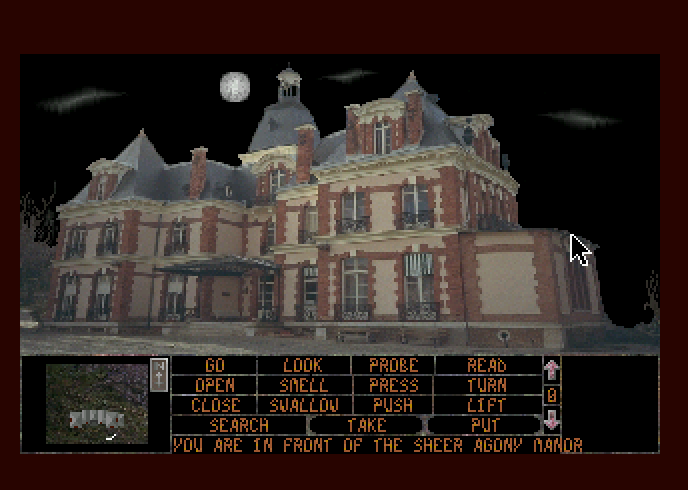
Task: Choose the LOOK command
Action: [x=304, y=366]
